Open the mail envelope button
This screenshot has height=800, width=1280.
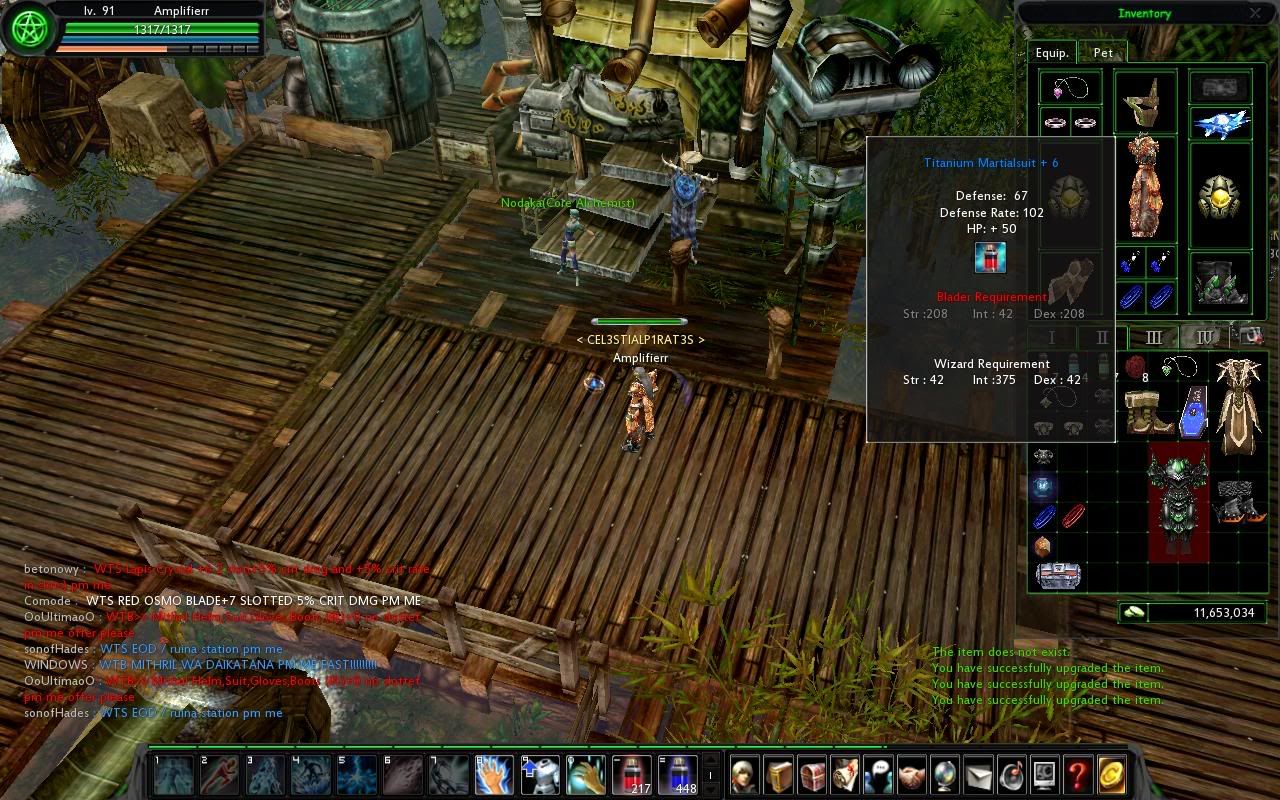pyautogui.click(x=978, y=775)
